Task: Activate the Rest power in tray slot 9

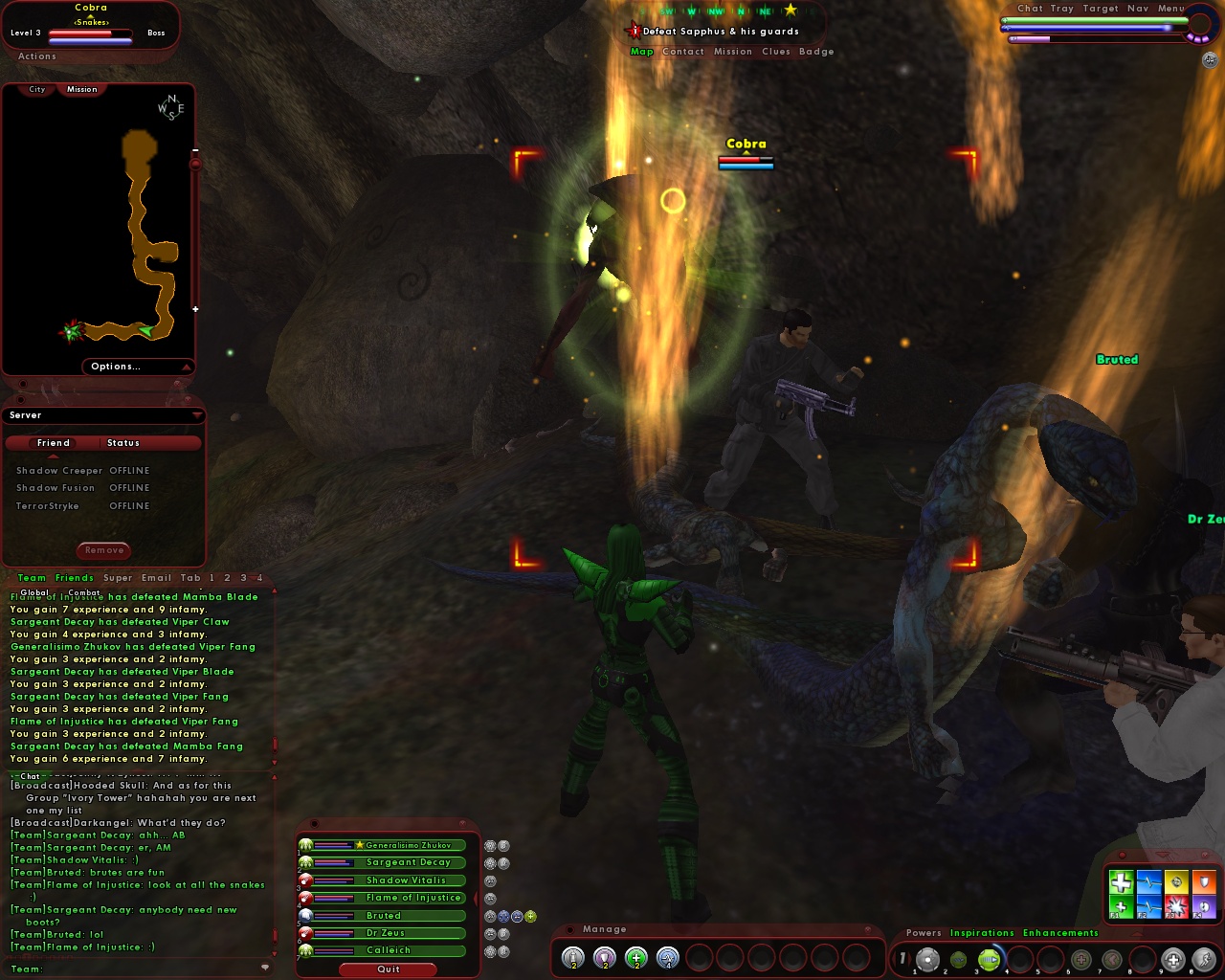Action: click(1173, 958)
